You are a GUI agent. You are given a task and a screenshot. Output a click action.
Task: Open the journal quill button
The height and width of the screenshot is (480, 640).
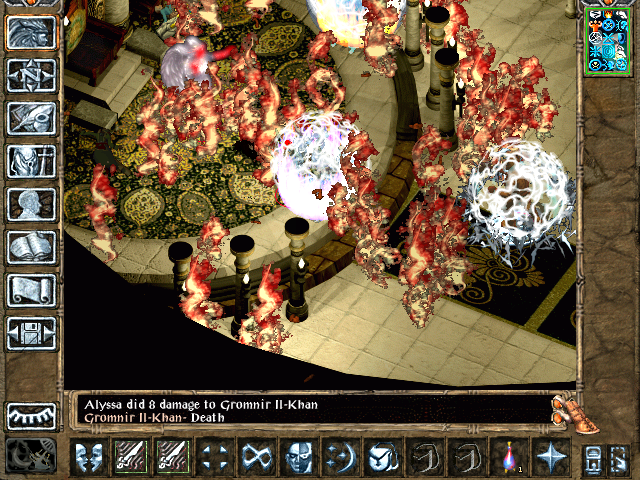point(31,118)
